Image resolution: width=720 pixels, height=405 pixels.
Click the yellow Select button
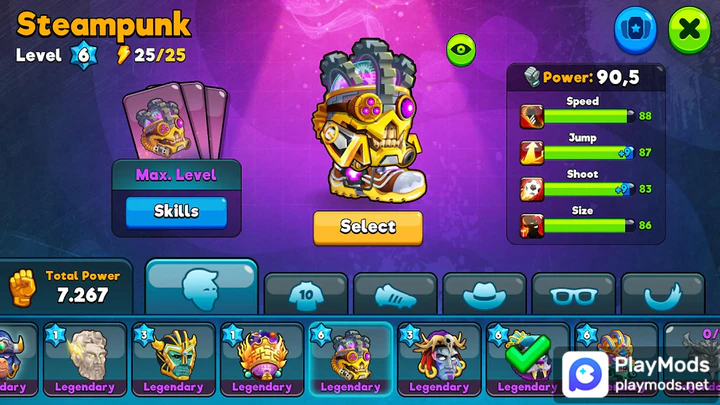click(x=367, y=227)
